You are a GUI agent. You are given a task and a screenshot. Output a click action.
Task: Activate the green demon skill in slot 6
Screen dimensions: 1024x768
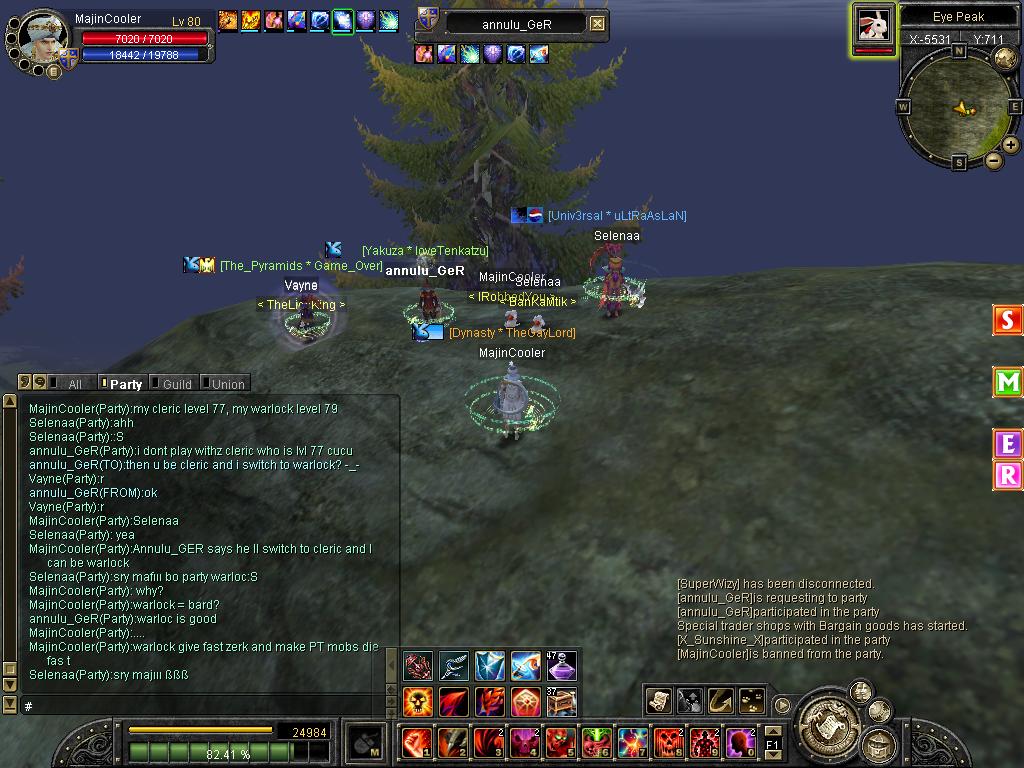[x=597, y=743]
